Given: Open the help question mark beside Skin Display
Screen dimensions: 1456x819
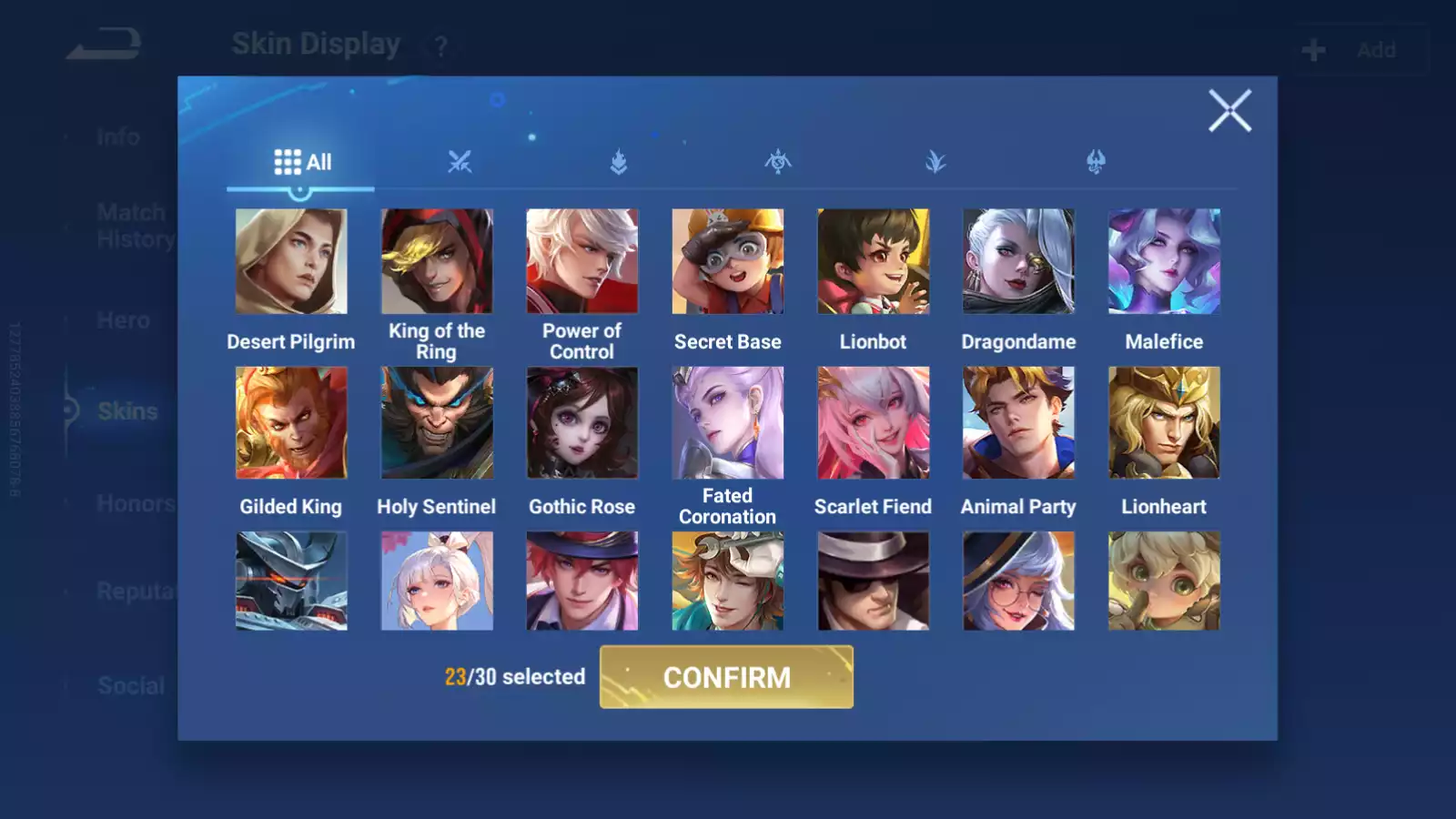Looking at the screenshot, I should point(440,47).
